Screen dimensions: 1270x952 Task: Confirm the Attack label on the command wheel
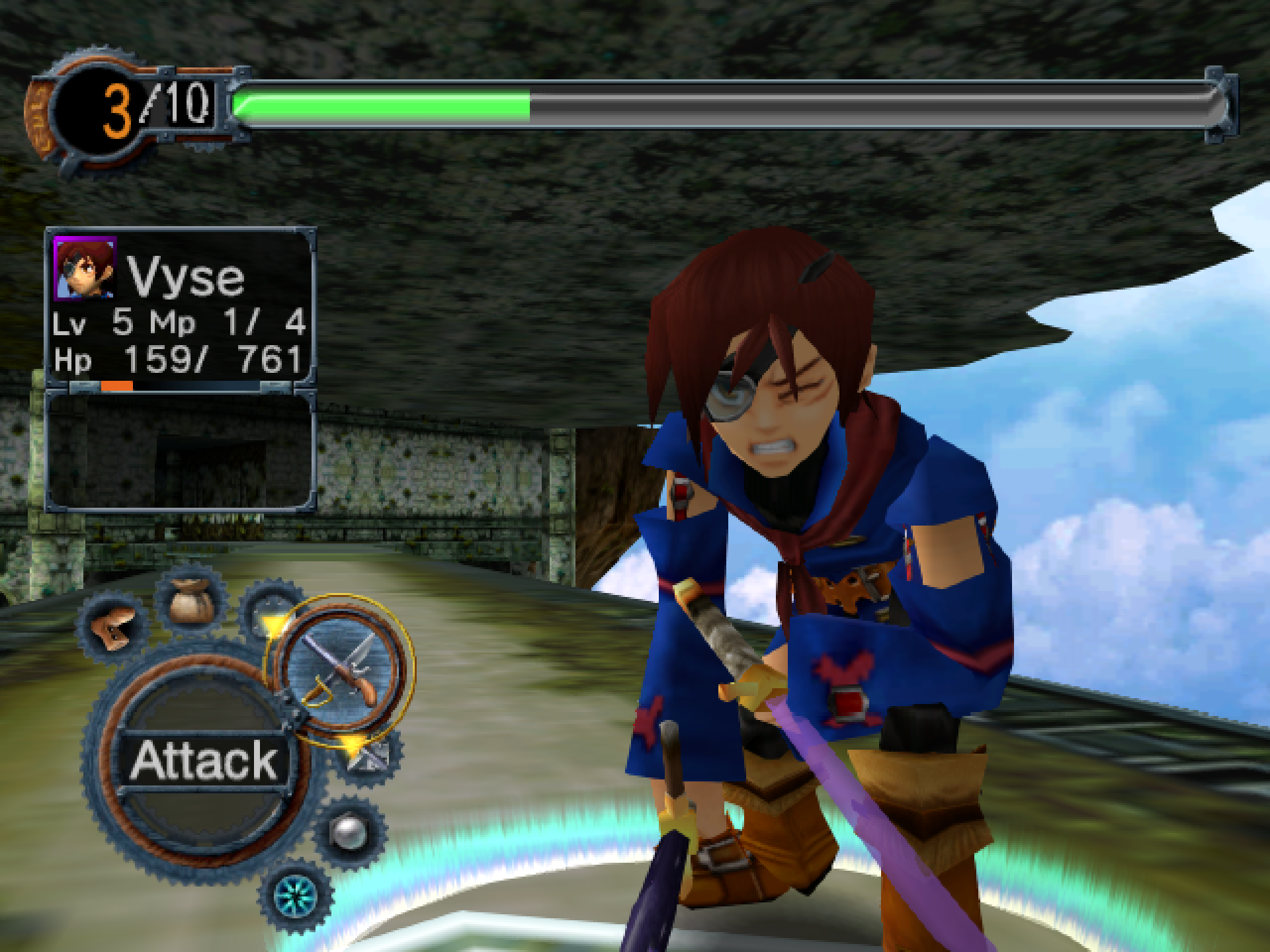click(x=204, y=760)
